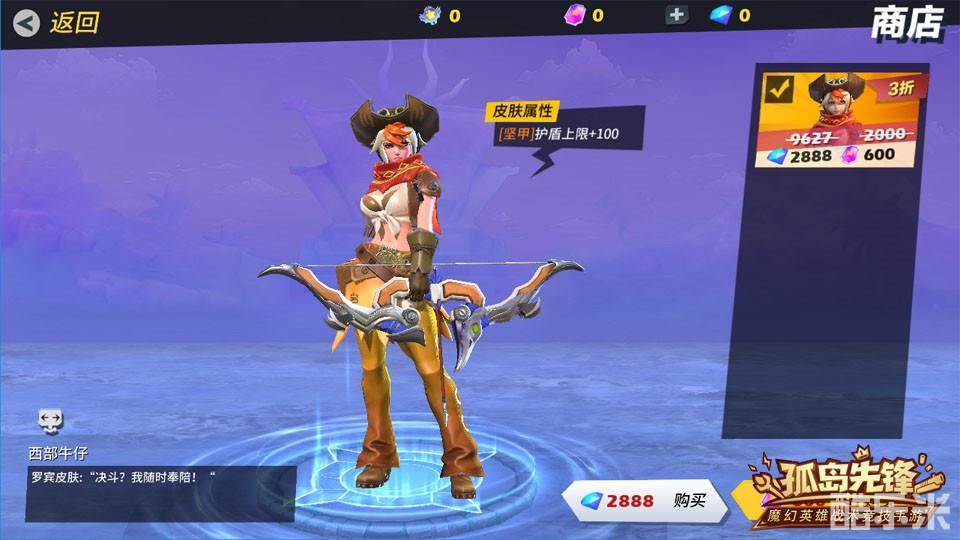Tap the expression icon above the skin name
Screen dimensions: 960x540
pos(51,420)
